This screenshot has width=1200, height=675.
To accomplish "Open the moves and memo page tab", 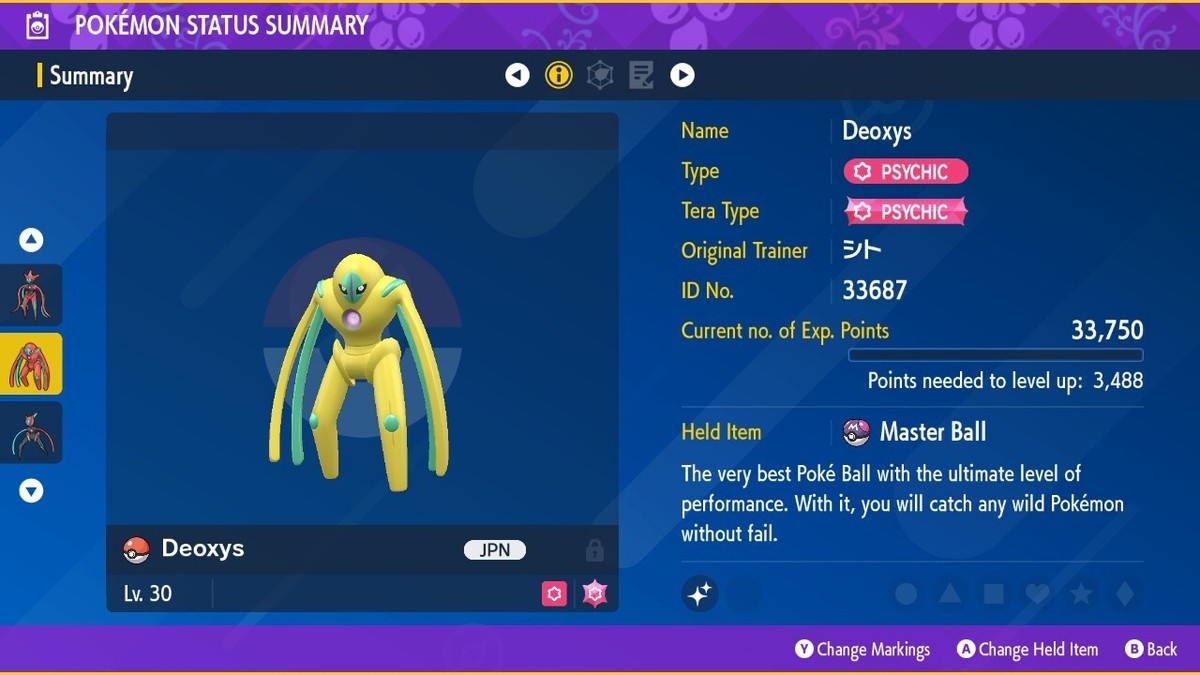I will pyautogui.click(x=641, y=75).
